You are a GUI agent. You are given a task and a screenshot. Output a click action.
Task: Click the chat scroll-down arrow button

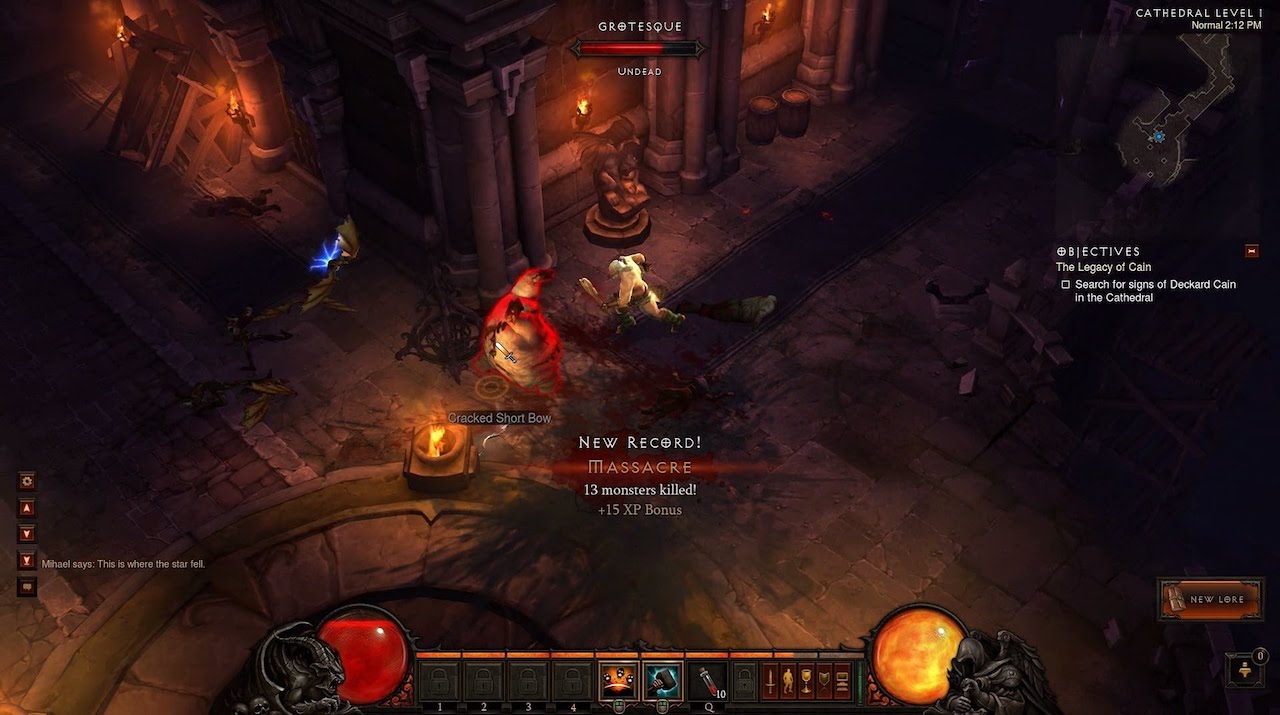click(x=27, y=534)
